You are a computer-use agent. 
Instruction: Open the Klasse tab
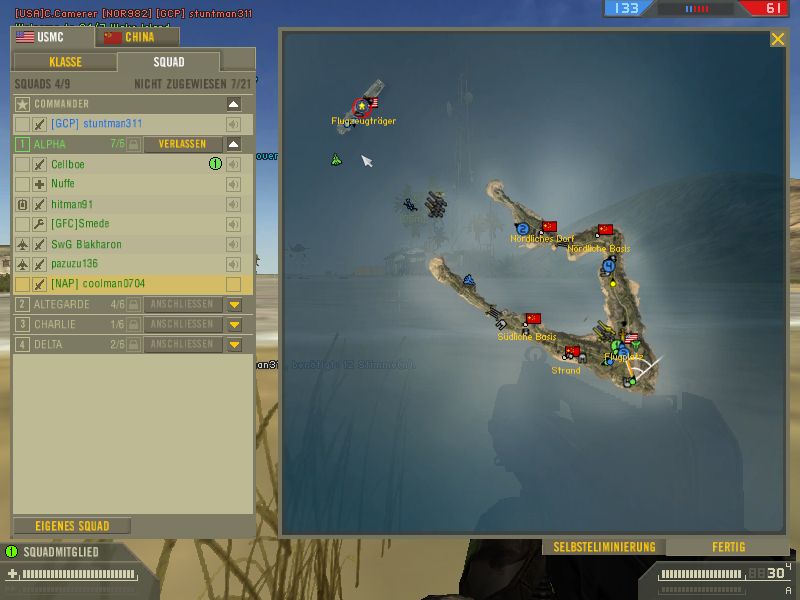click(x=65, y=62)
